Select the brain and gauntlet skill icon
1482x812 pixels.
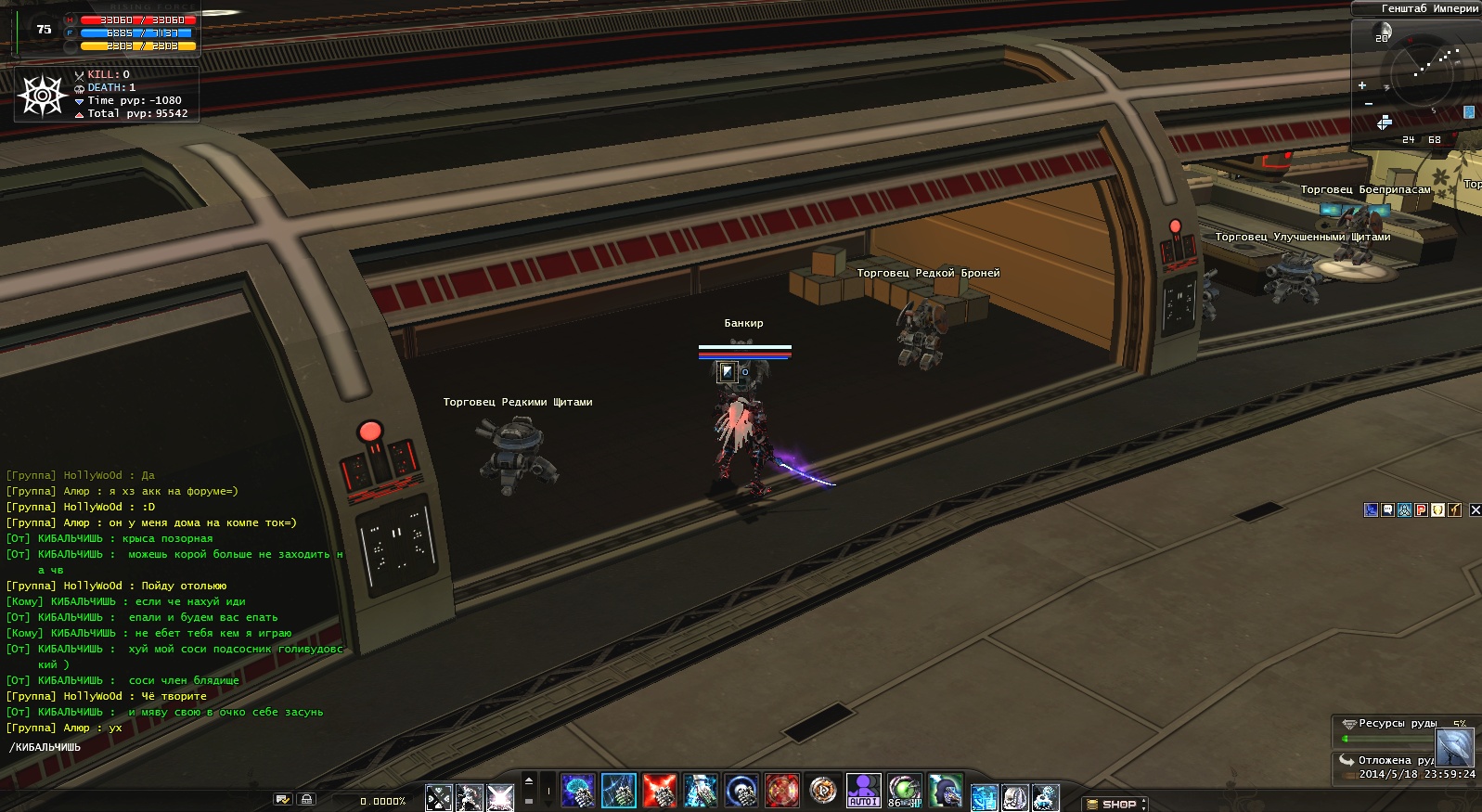pyautogui.click(x=578, y=791)
